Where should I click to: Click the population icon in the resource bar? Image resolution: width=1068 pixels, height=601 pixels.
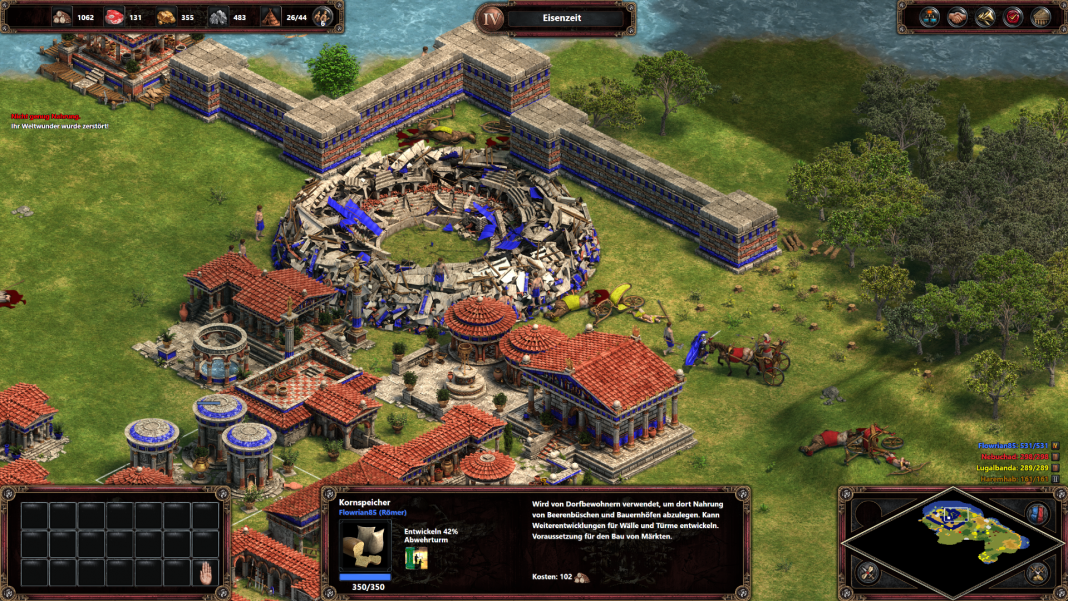click(271, 17)
